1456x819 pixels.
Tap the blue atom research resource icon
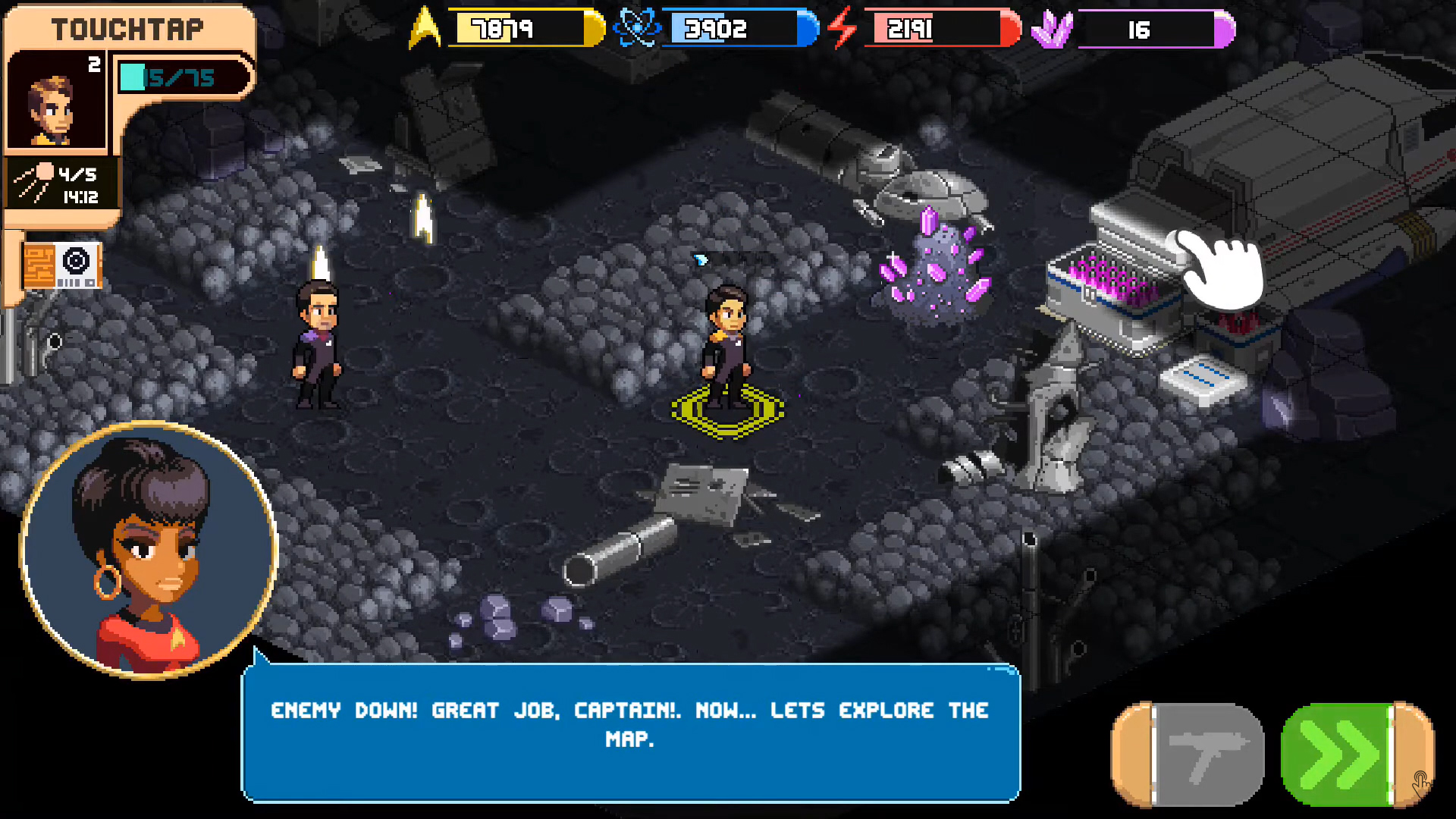click(639, 29)
